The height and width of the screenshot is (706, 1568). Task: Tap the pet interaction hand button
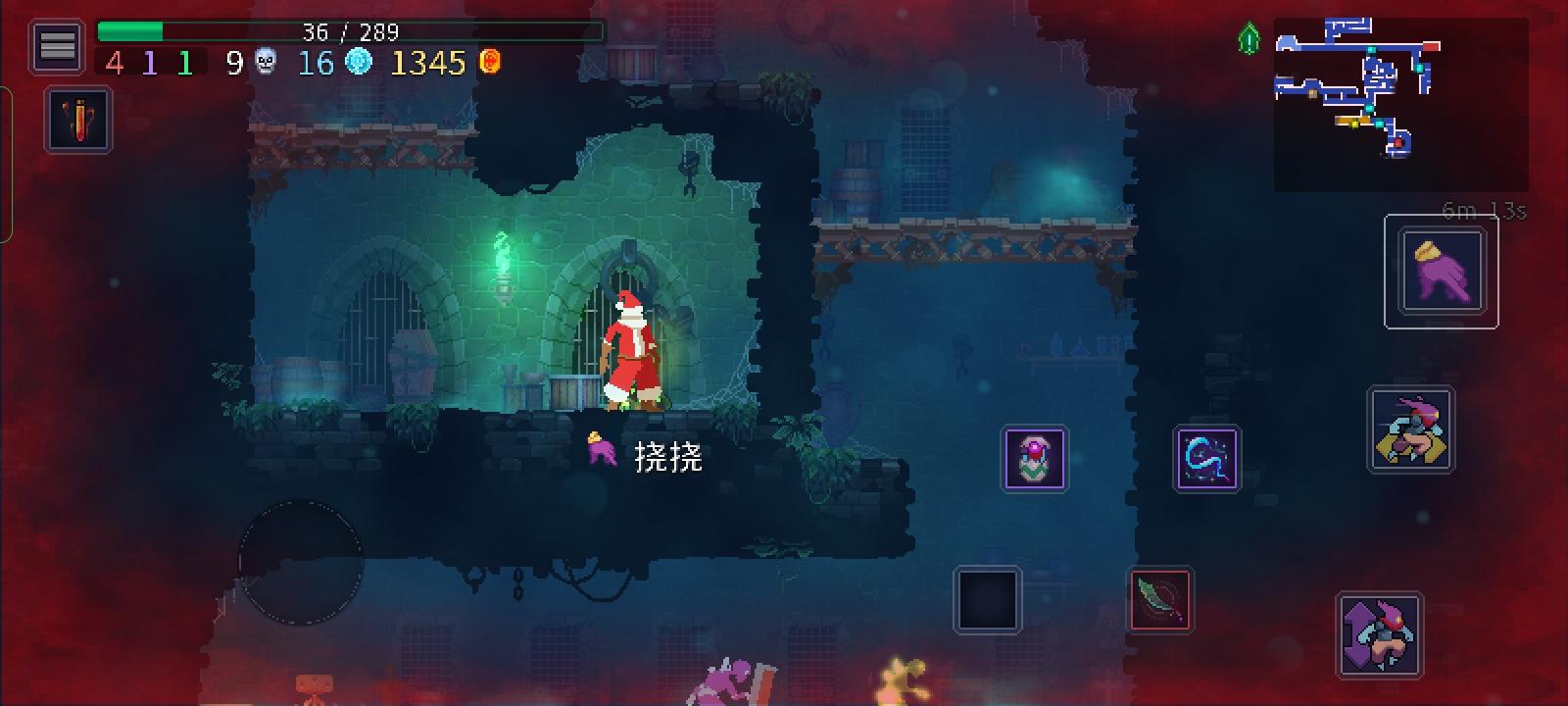coord(1440,273)
